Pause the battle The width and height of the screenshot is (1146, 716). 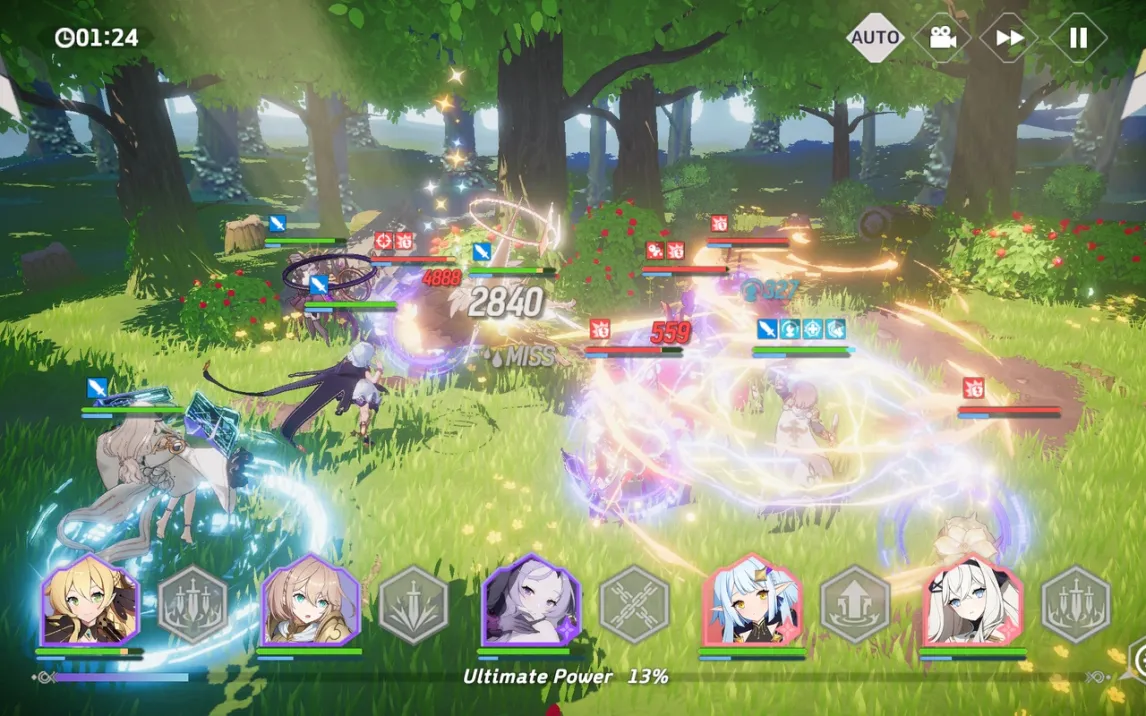(1078, 38)
